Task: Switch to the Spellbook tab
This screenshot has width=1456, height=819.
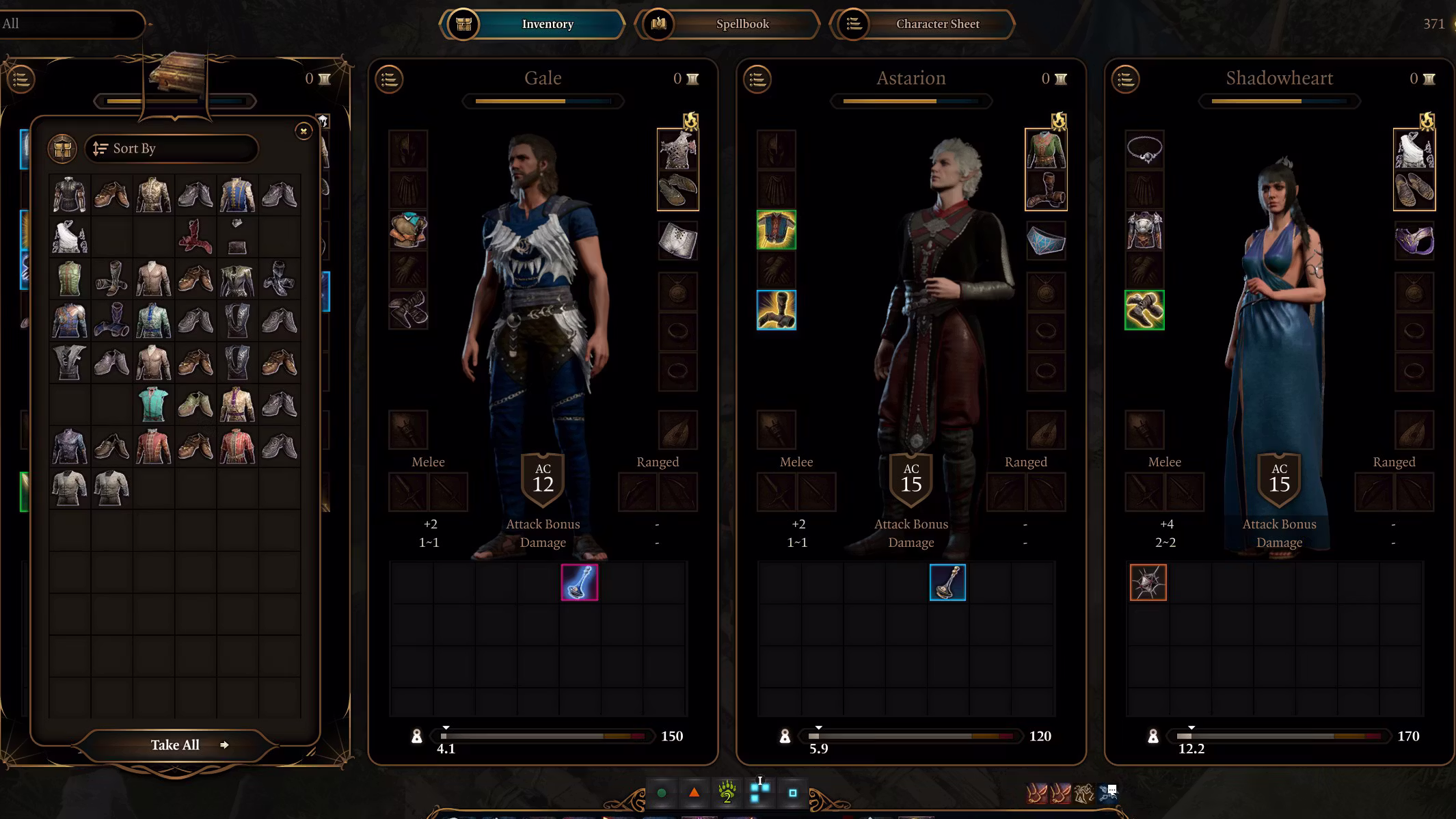Action: pos(742,24)
